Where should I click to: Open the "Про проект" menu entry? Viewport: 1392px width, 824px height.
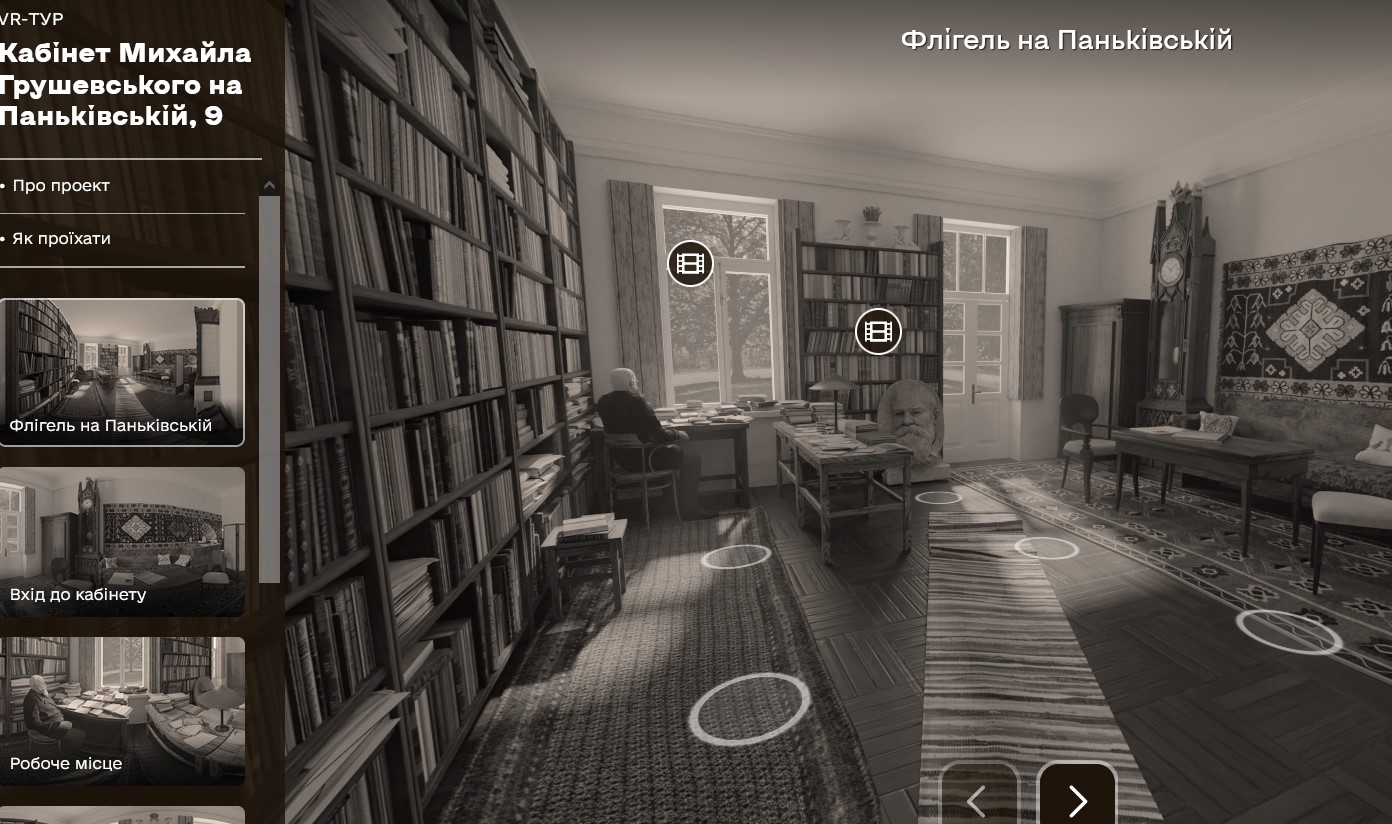61,186
